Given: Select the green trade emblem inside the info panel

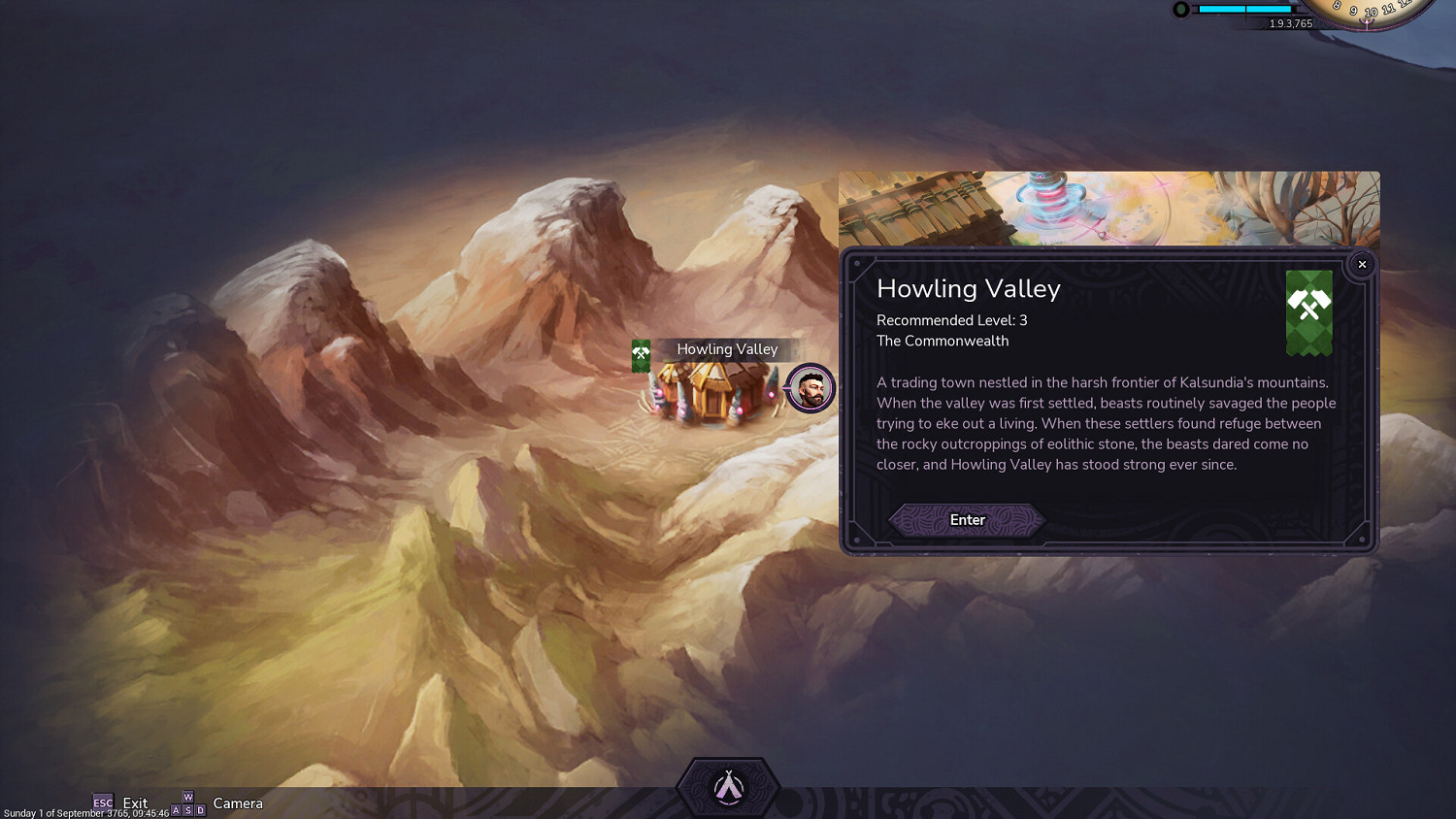Looking at the screenshot, I should coord(1309,312).
